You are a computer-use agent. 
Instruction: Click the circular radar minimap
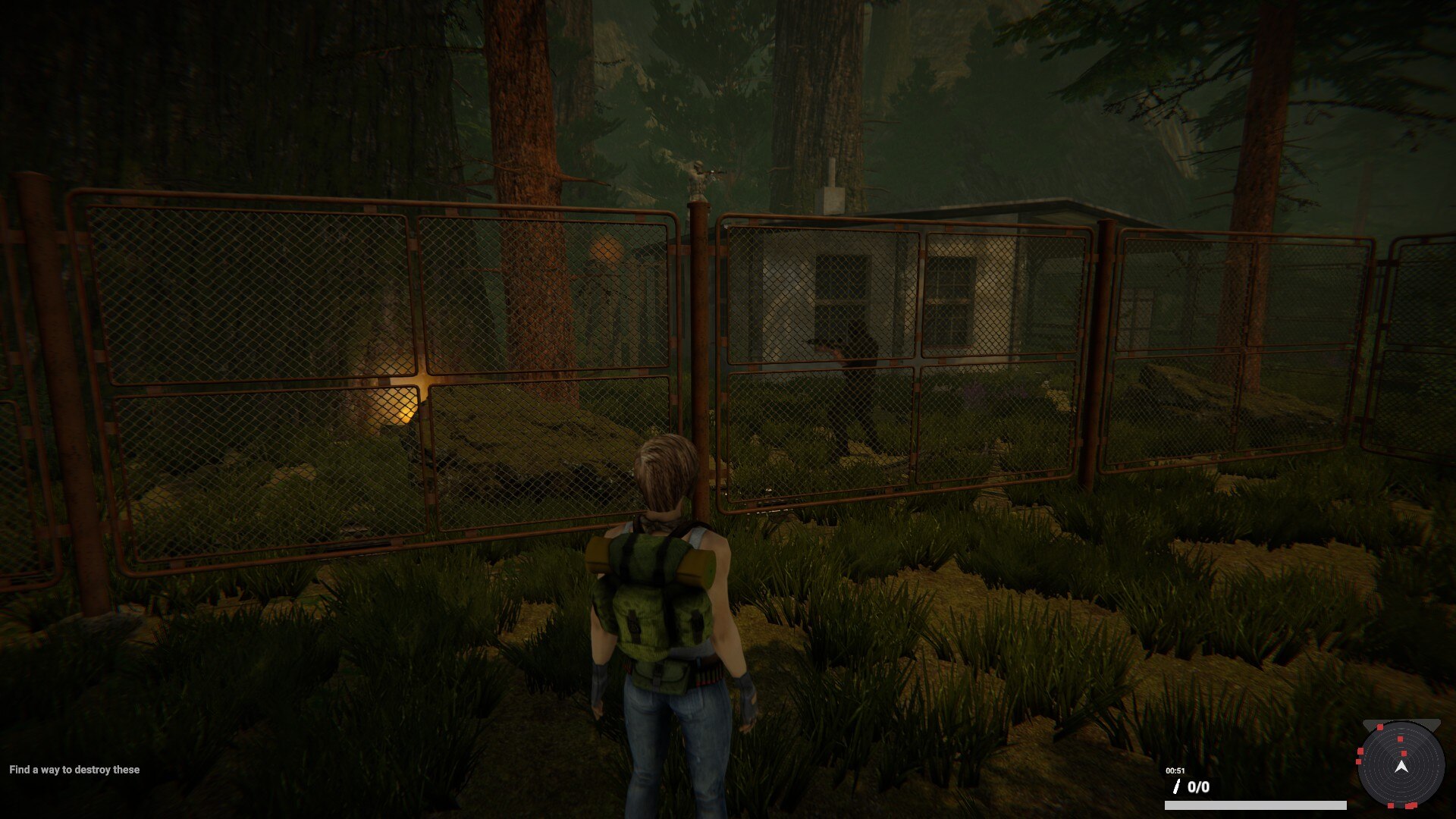[x=1401, y=766]
